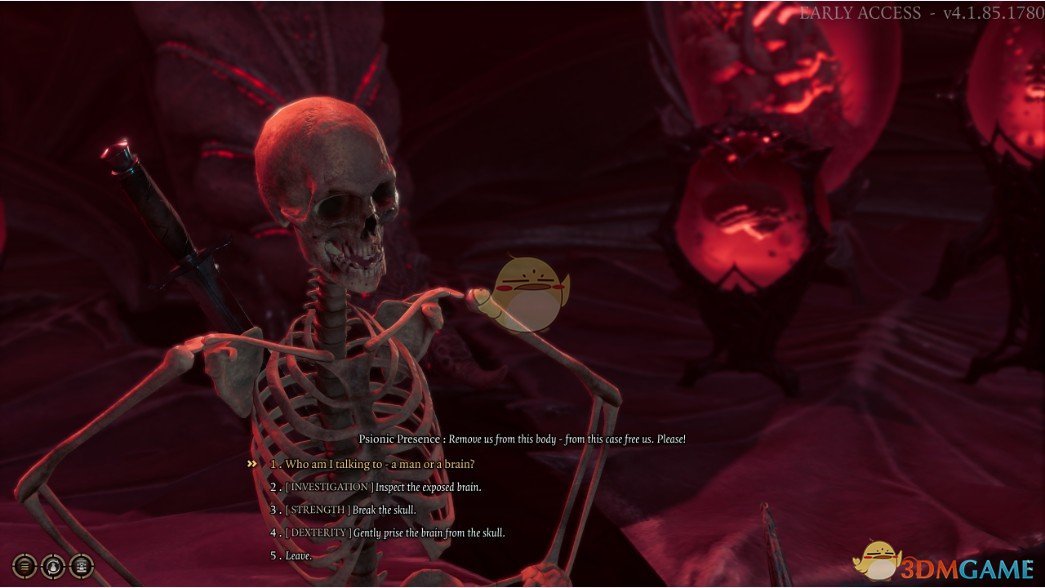Pick the Dexterity option to prise brain
This screenshot has height=588, width=1045.
[x=394, y=533]
